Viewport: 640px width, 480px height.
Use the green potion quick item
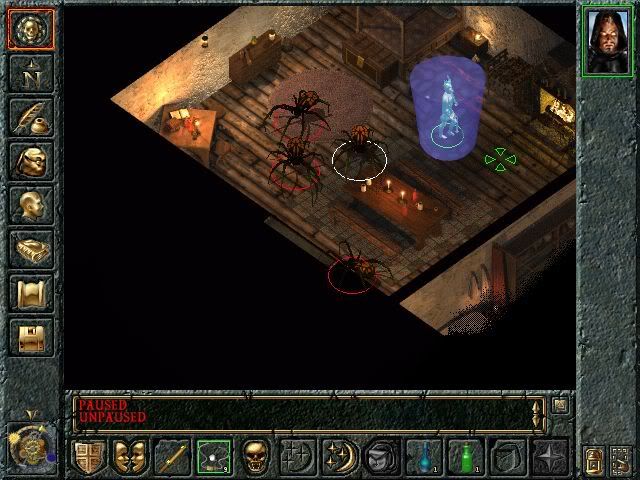(465, 457)
